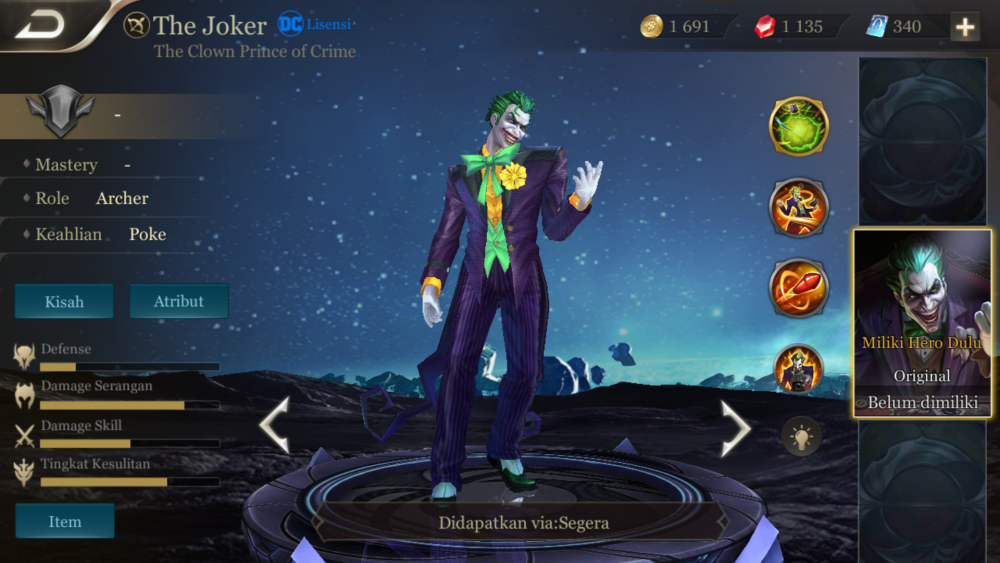
Task: Open the DC Lisensi license badge
Action: [x=315, y=24]
